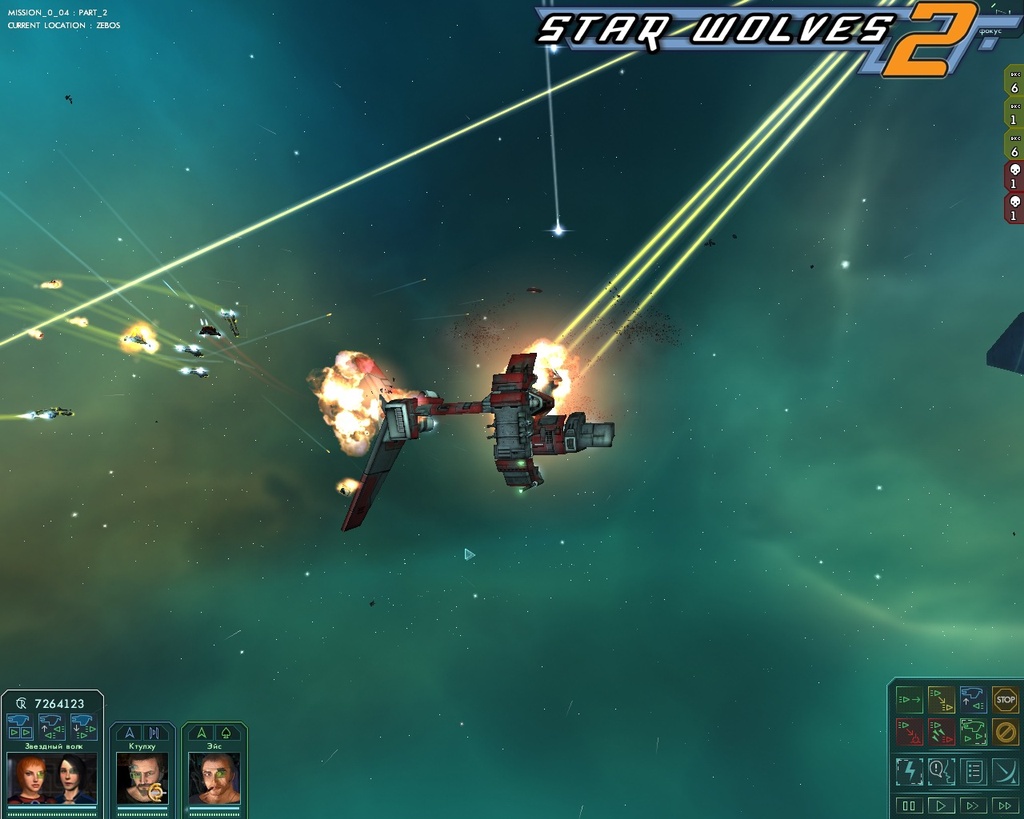Show the mission objectives list
Viewport: 1024px width, 819px height.
pyautogui.click(x=973, y=771)
